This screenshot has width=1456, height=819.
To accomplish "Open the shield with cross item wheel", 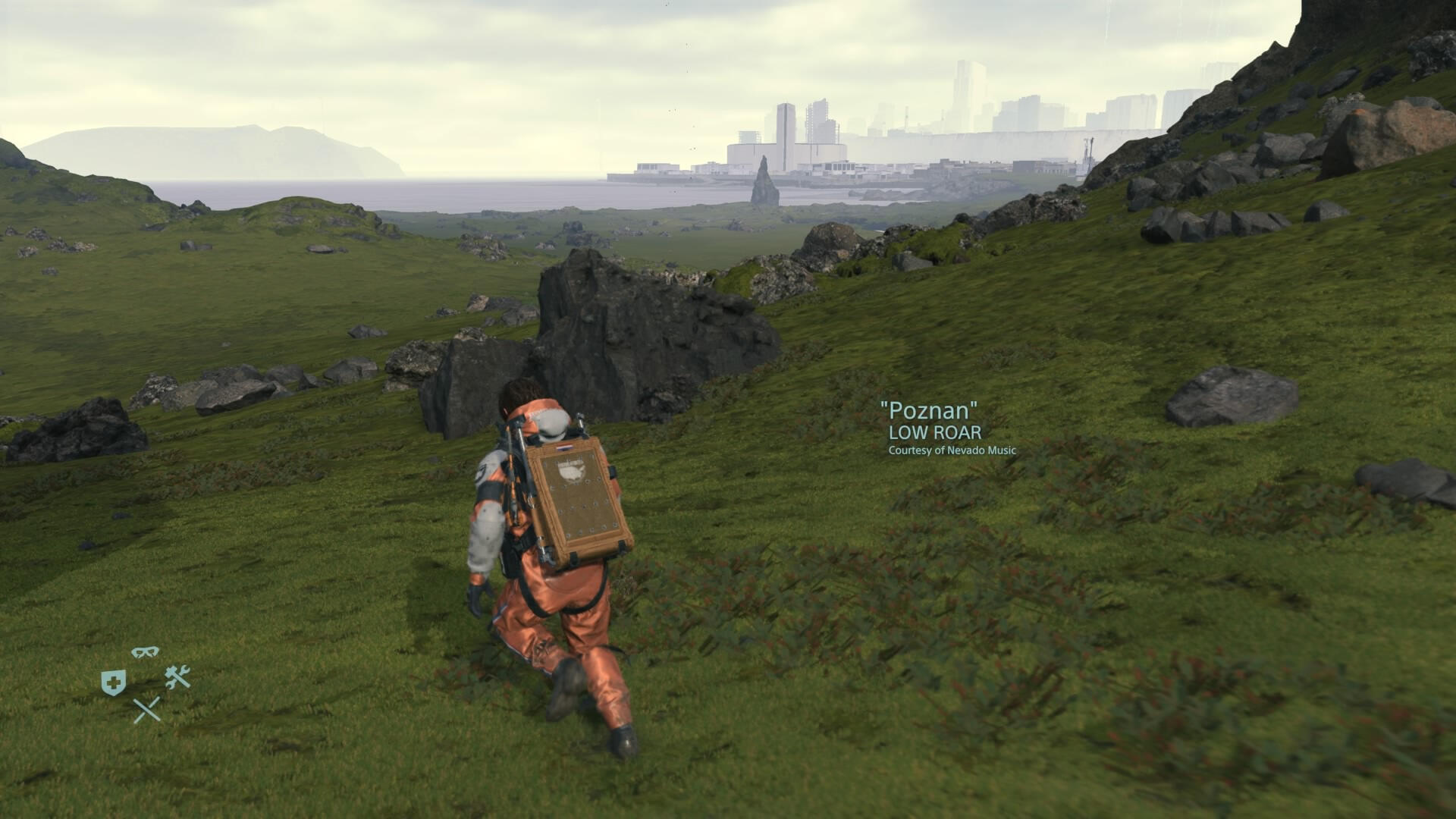I will point(114,682).
